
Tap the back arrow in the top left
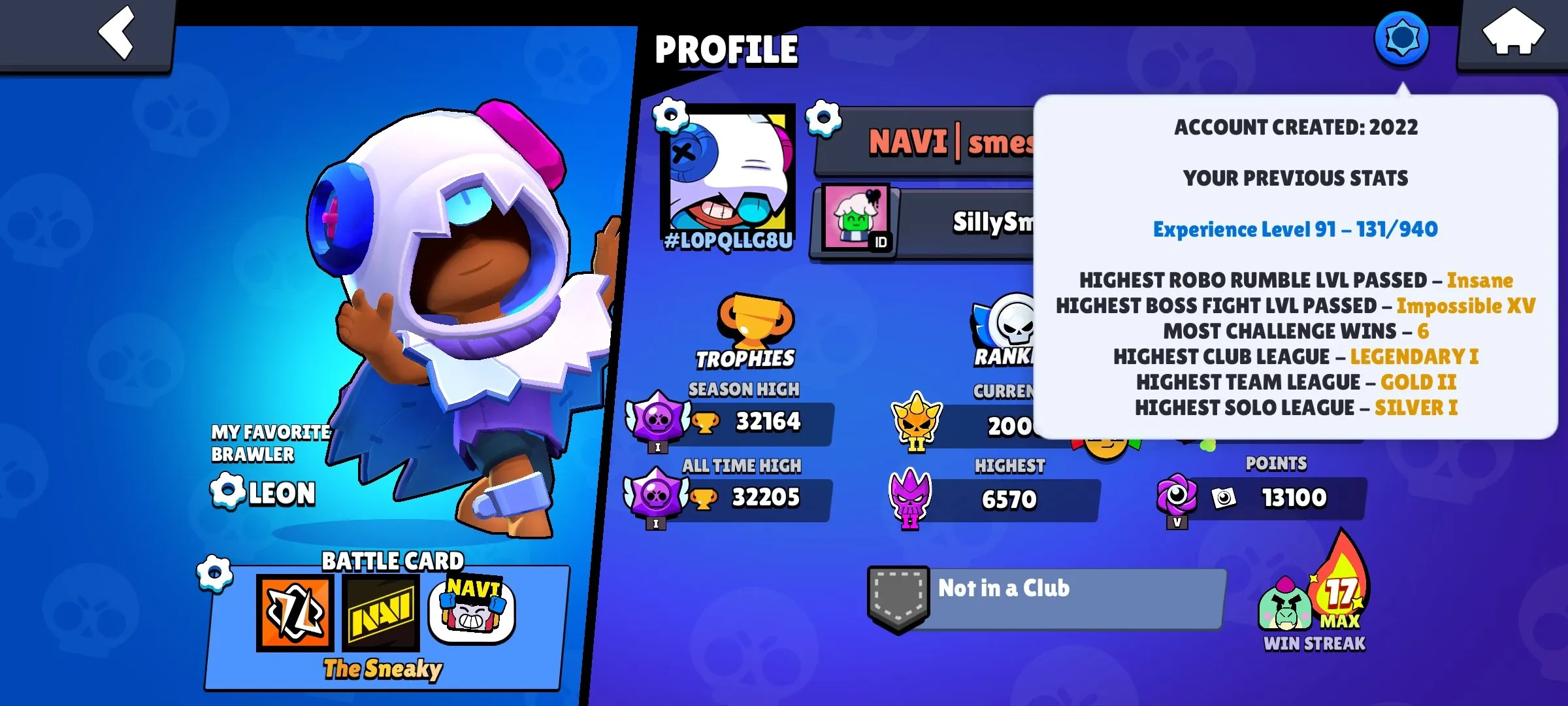118,34
